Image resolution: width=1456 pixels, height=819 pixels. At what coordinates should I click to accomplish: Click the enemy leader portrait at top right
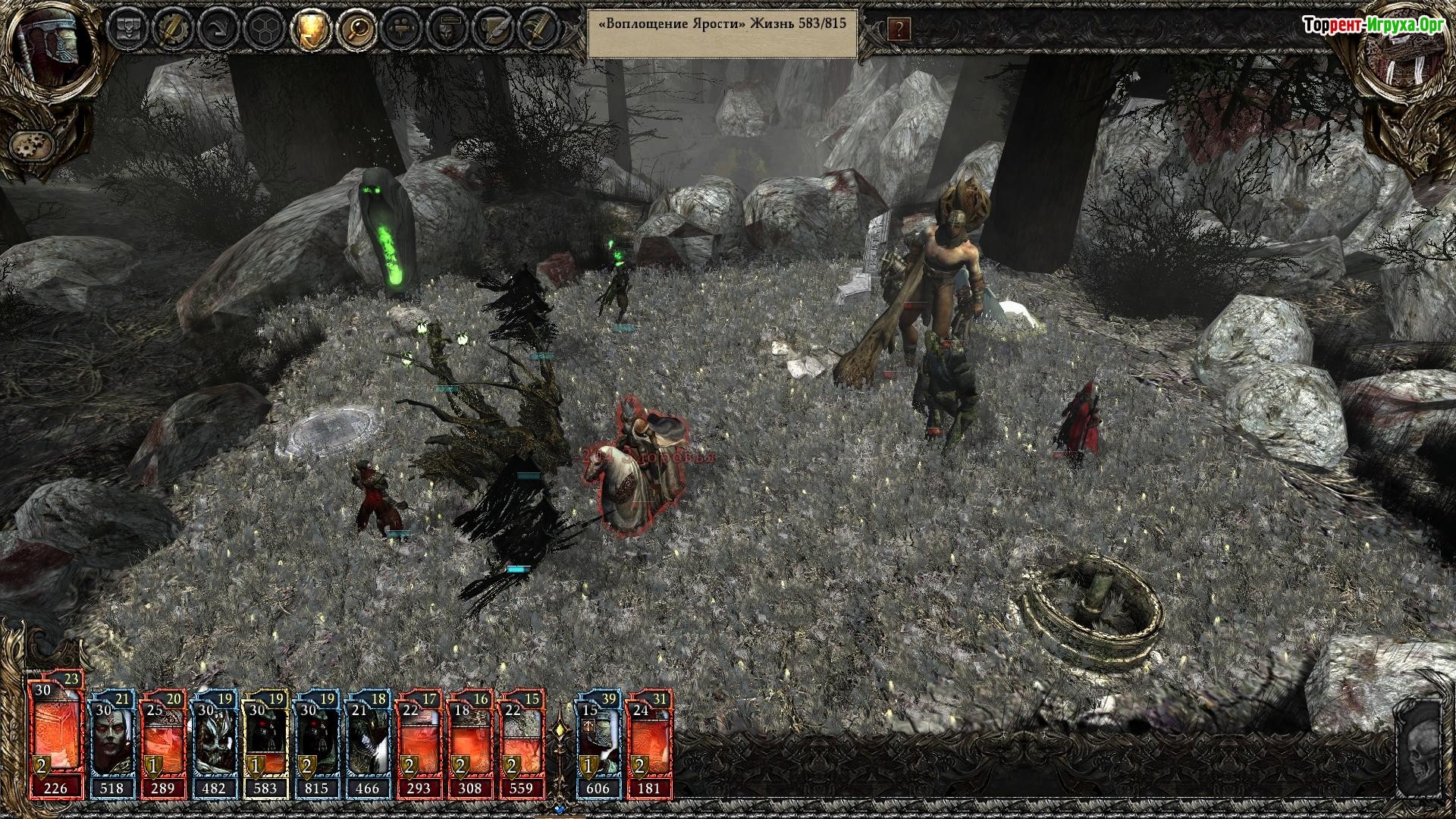(x=1409, y=45)
